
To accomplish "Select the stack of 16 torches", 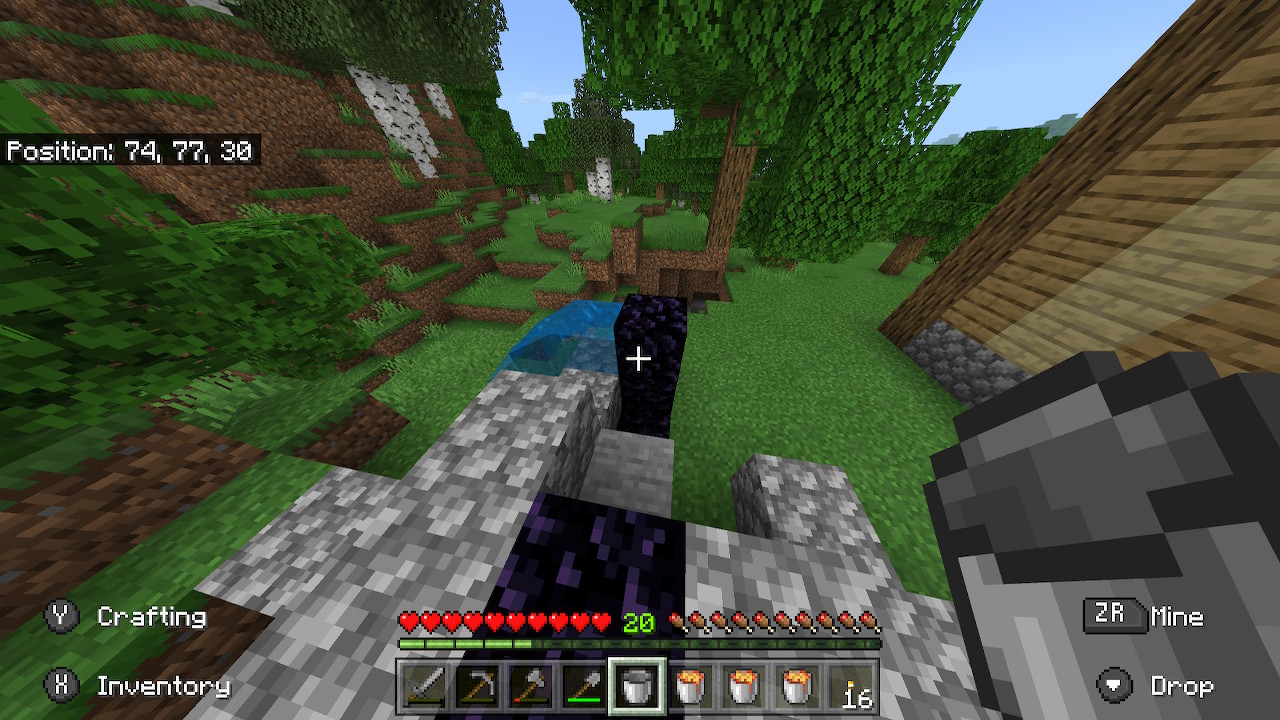I will click(x=855, y=687).
